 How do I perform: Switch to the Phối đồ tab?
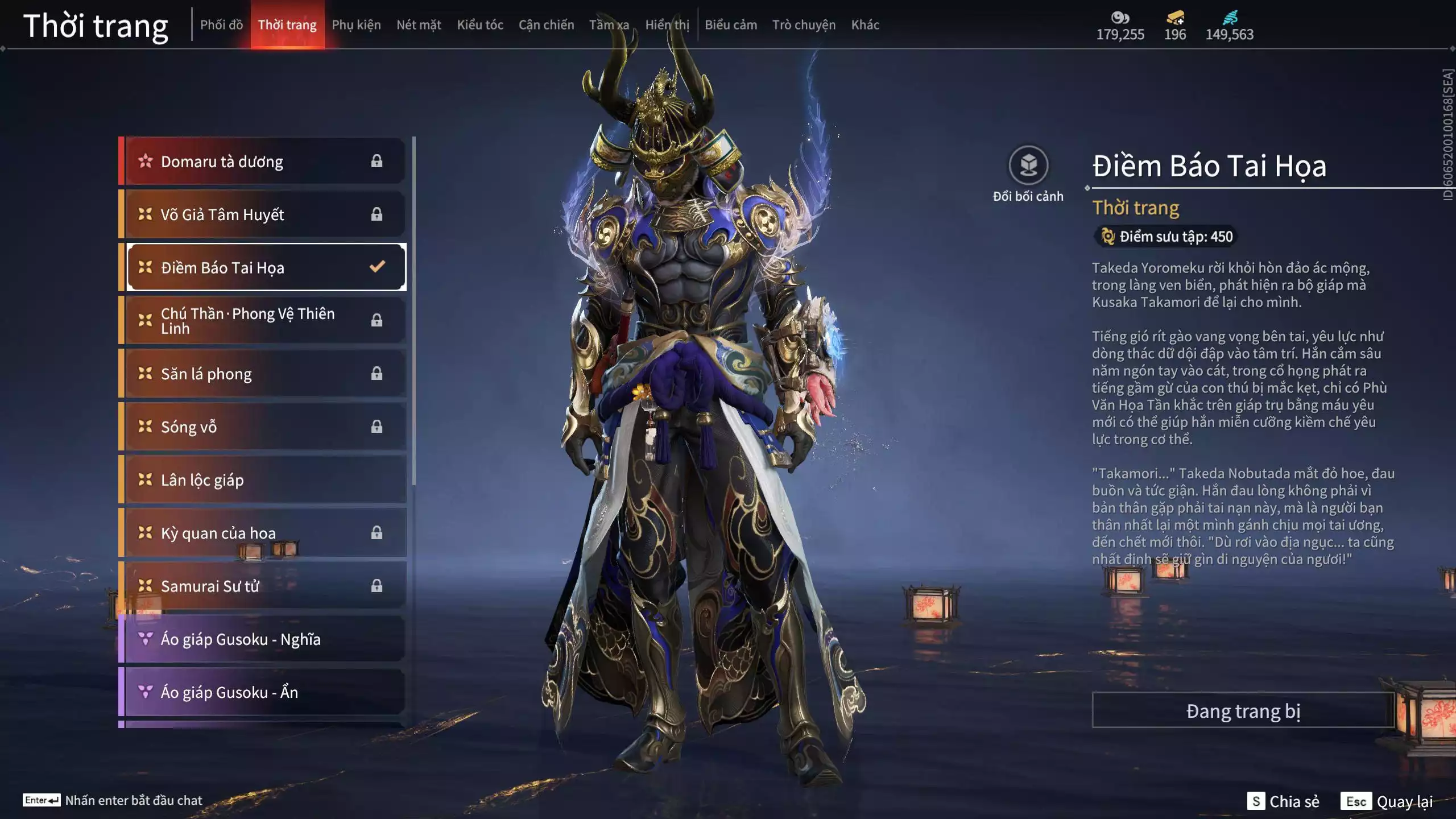click(x=221, y=24)
